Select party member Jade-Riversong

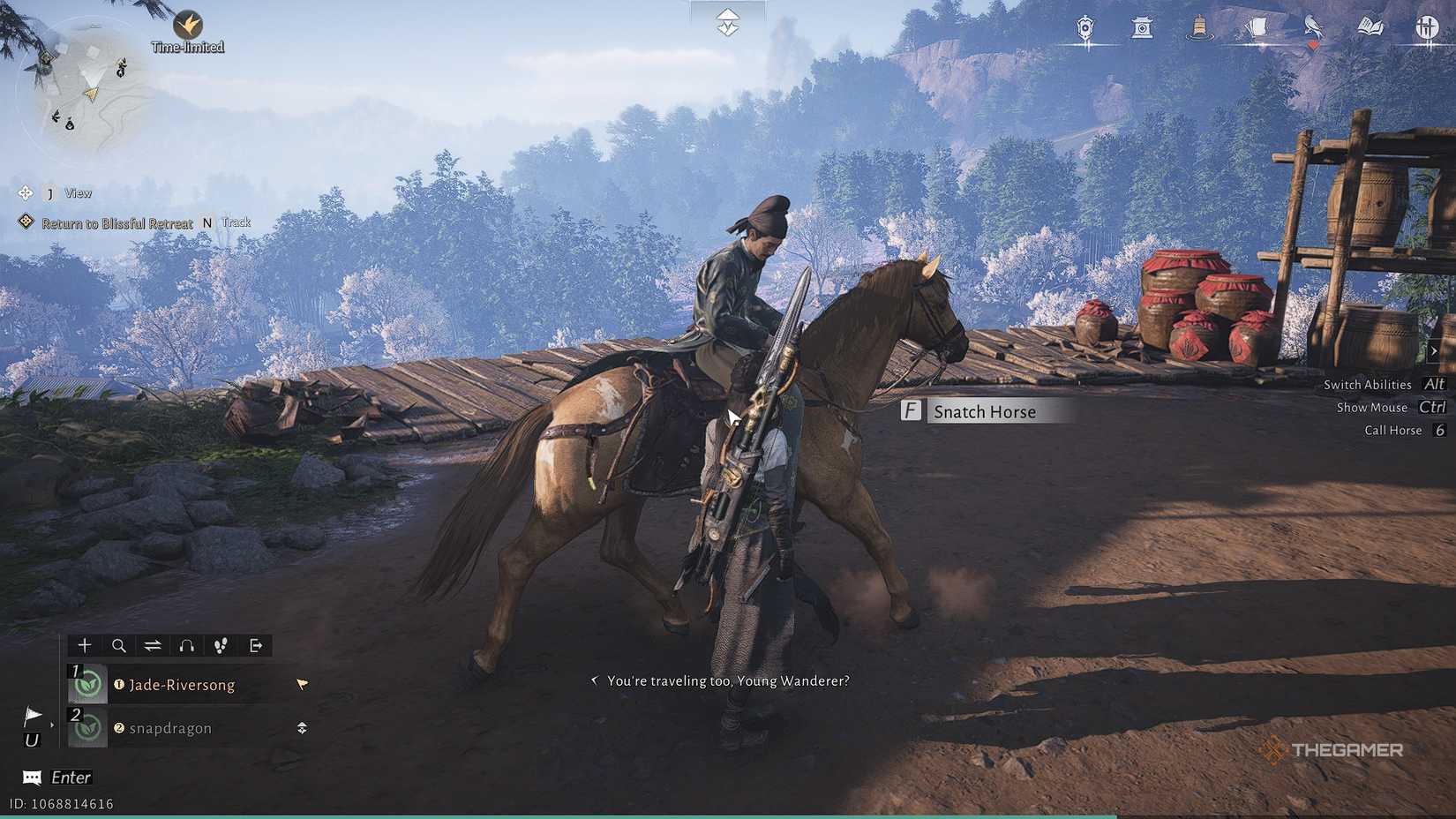pos(180,685)
